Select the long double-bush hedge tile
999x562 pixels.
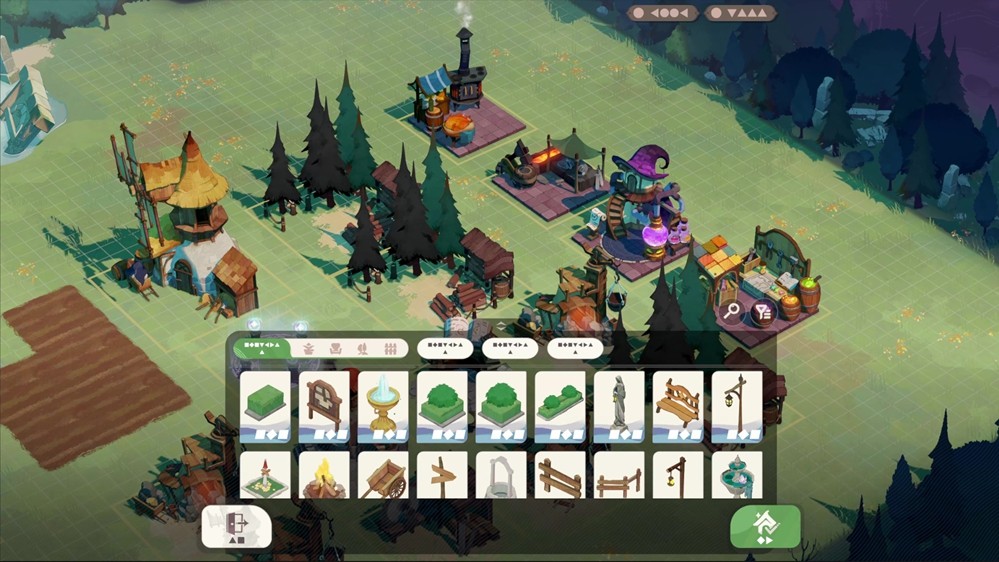tap(560, 406)
